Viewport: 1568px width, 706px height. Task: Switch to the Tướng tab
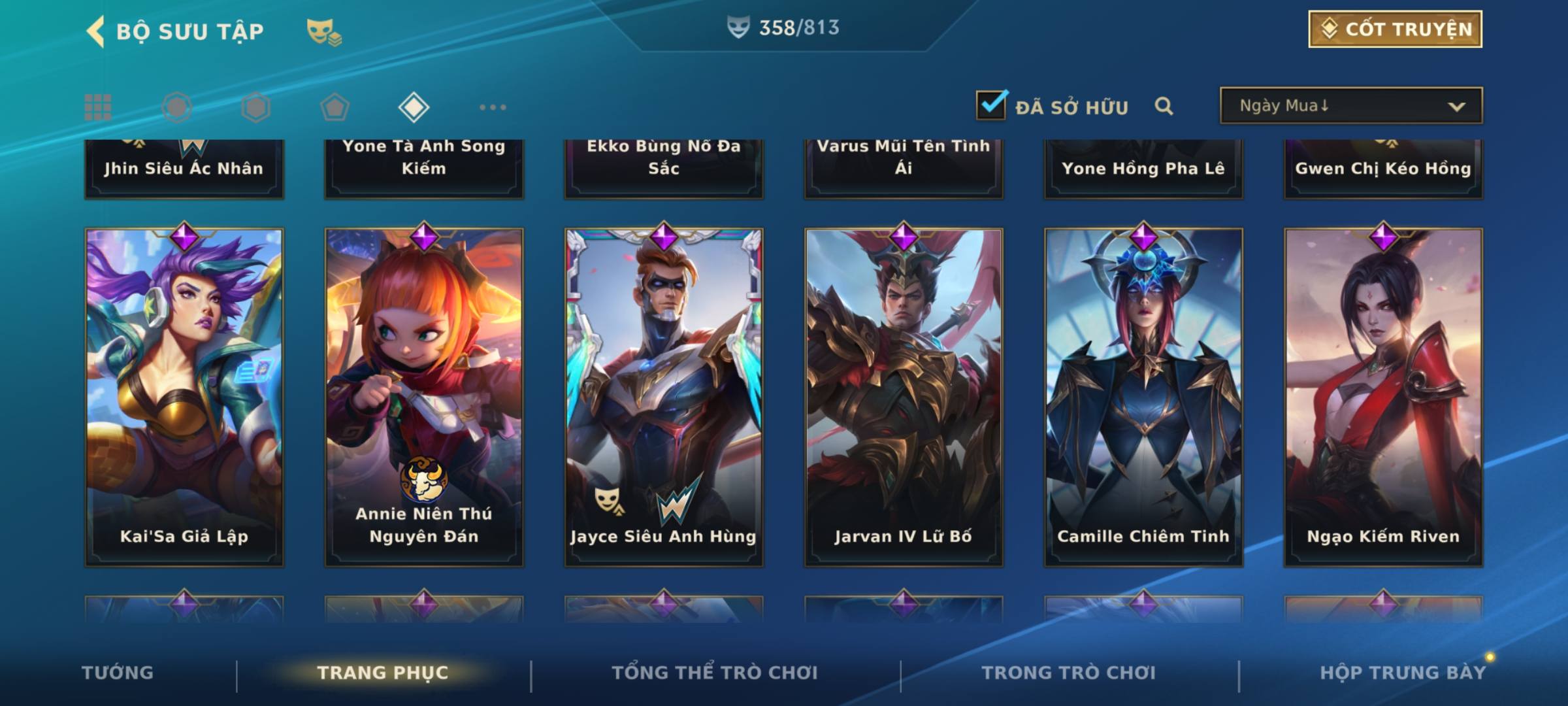pyautogui.click(x=118, y=673)
